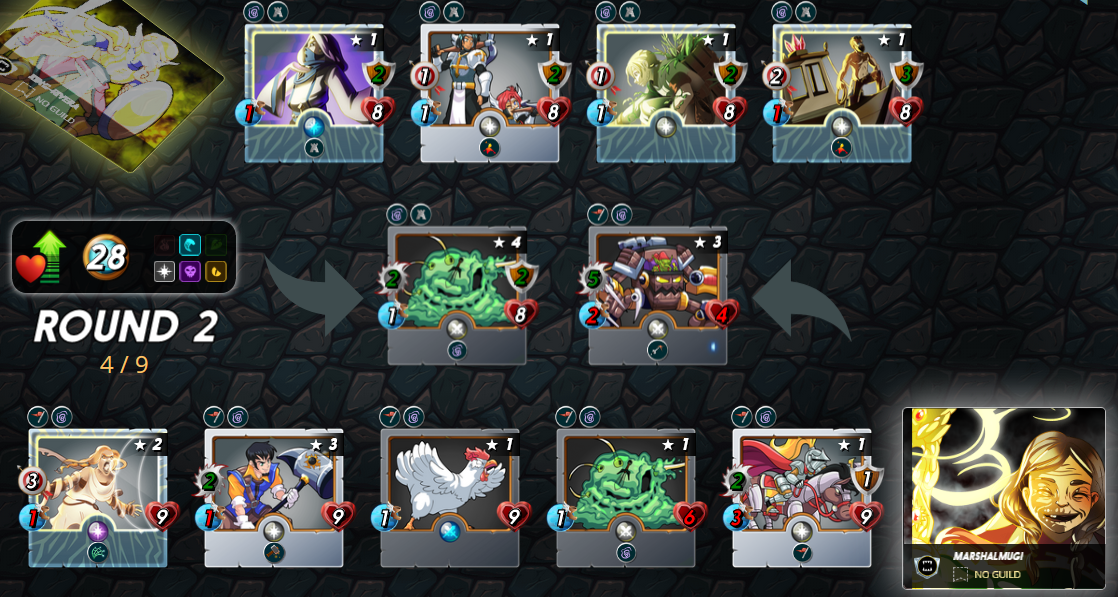Select the yellow dragon splinter icon

(x=216, y=271)
